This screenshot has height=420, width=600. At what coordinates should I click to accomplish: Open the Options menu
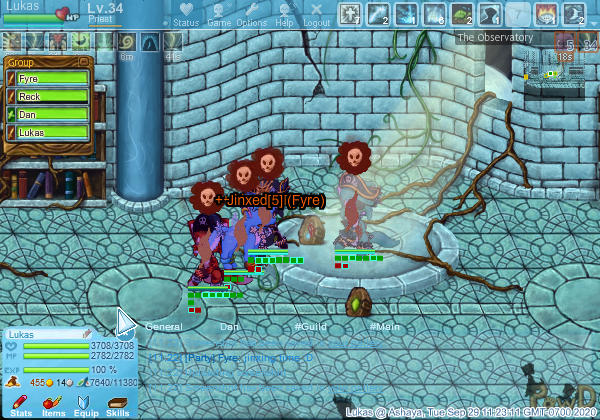click(251, 15)
